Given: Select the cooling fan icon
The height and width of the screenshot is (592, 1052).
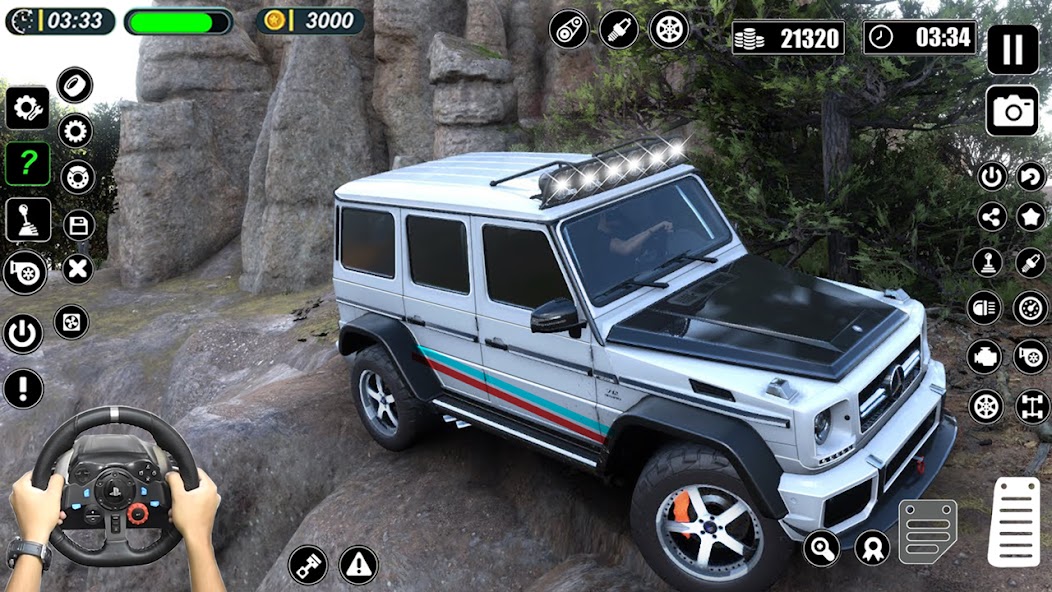Looking at the screenshot, I should (x=71, y=322).
